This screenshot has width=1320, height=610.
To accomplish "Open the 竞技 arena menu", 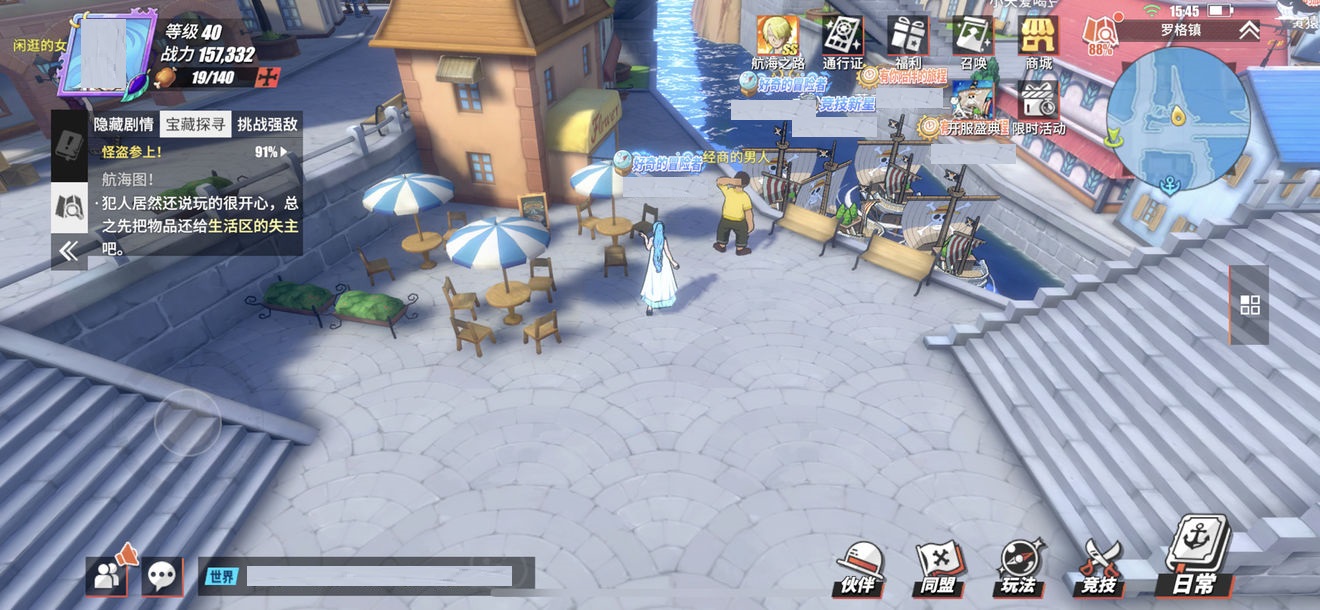I will [x=1097, y=568].
